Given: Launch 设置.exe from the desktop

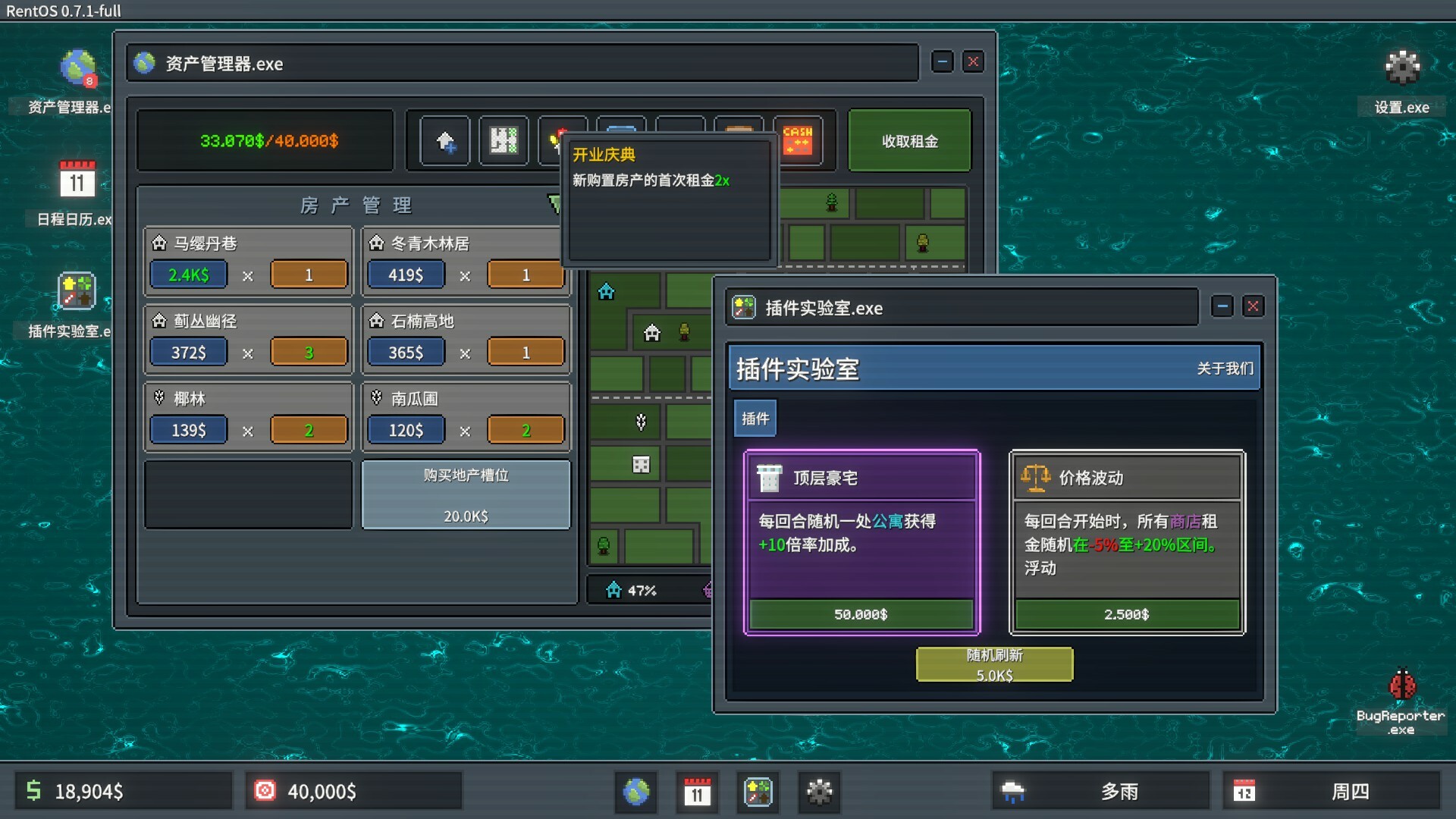Looking at the screenshot, I should click(1401, 68).
